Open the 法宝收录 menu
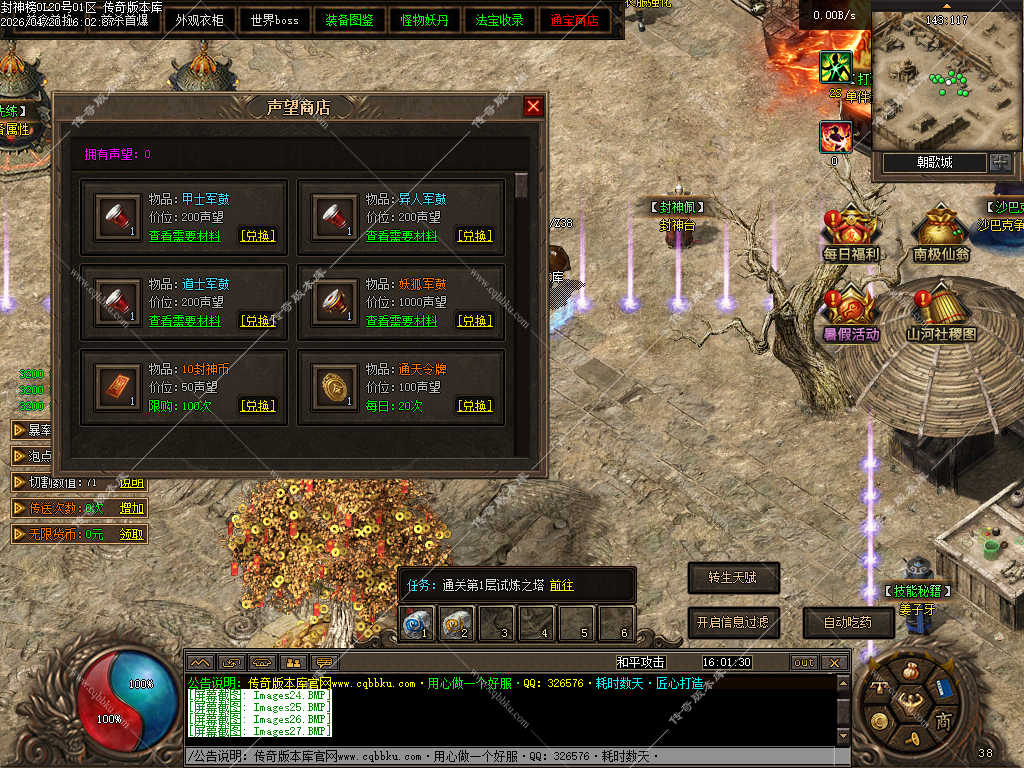Screen dimensions: 1024x768 [x=500, y=20]
